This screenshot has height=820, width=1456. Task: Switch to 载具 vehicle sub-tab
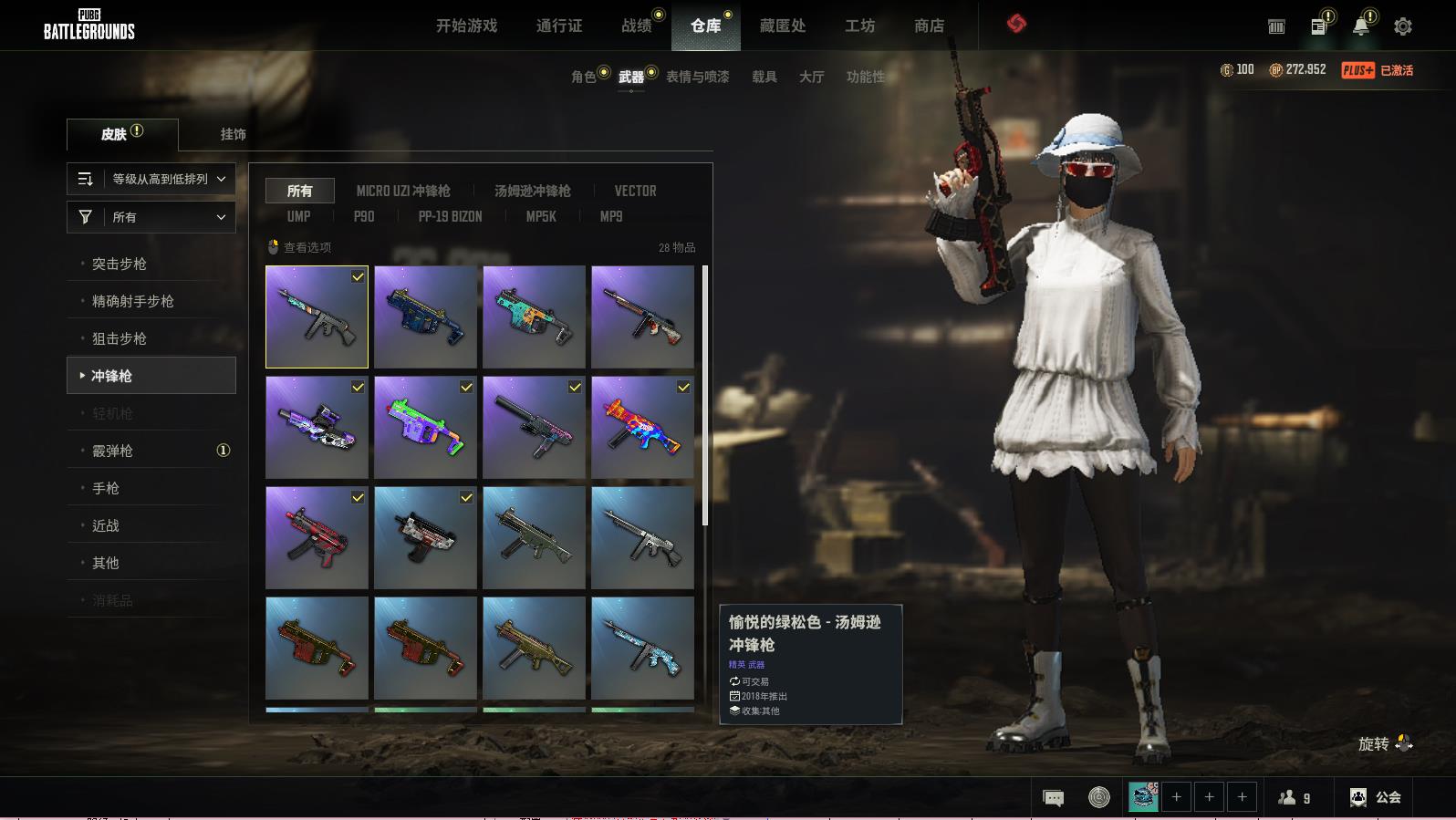point(764,77)
